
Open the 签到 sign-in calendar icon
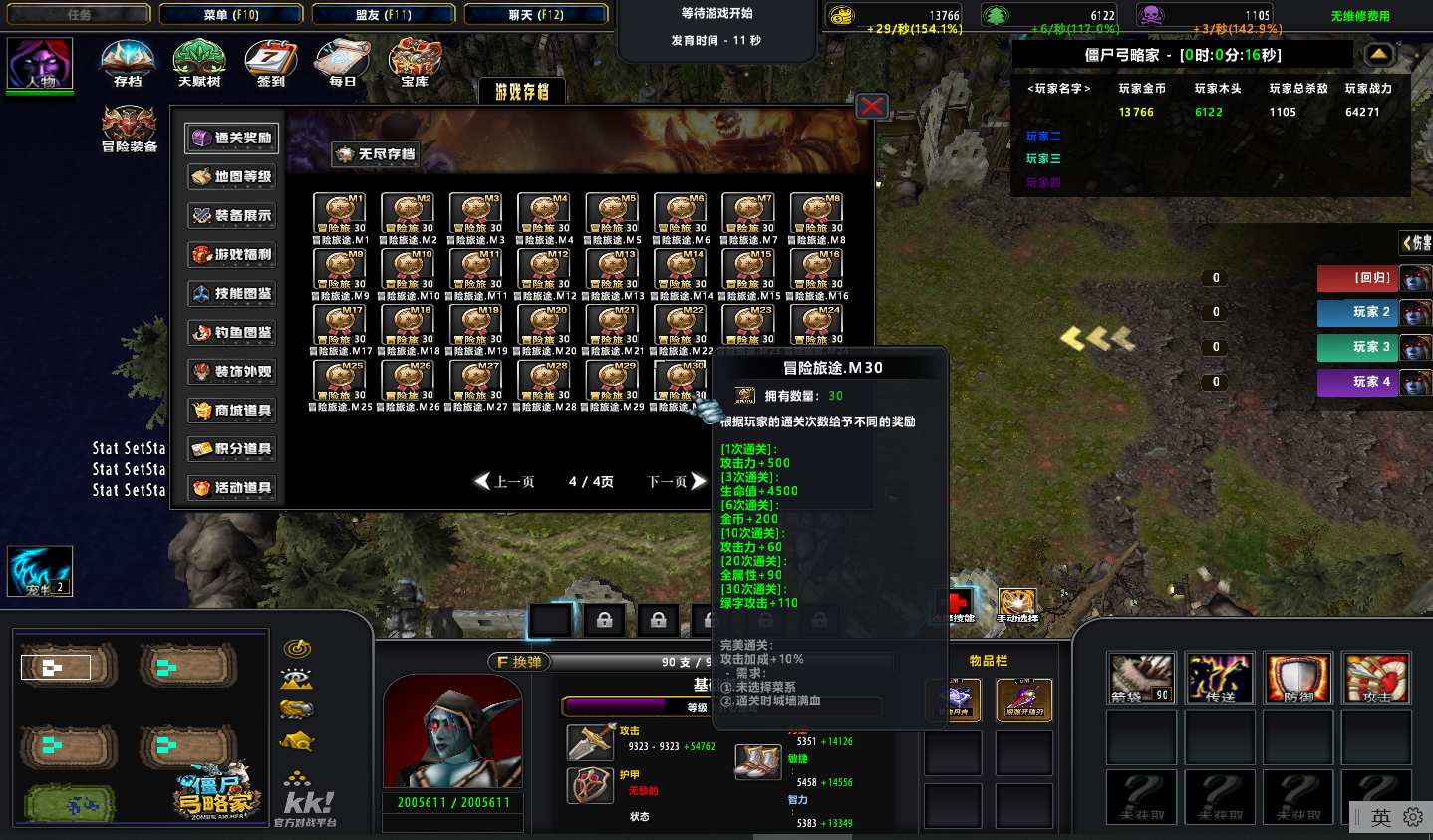271,61
